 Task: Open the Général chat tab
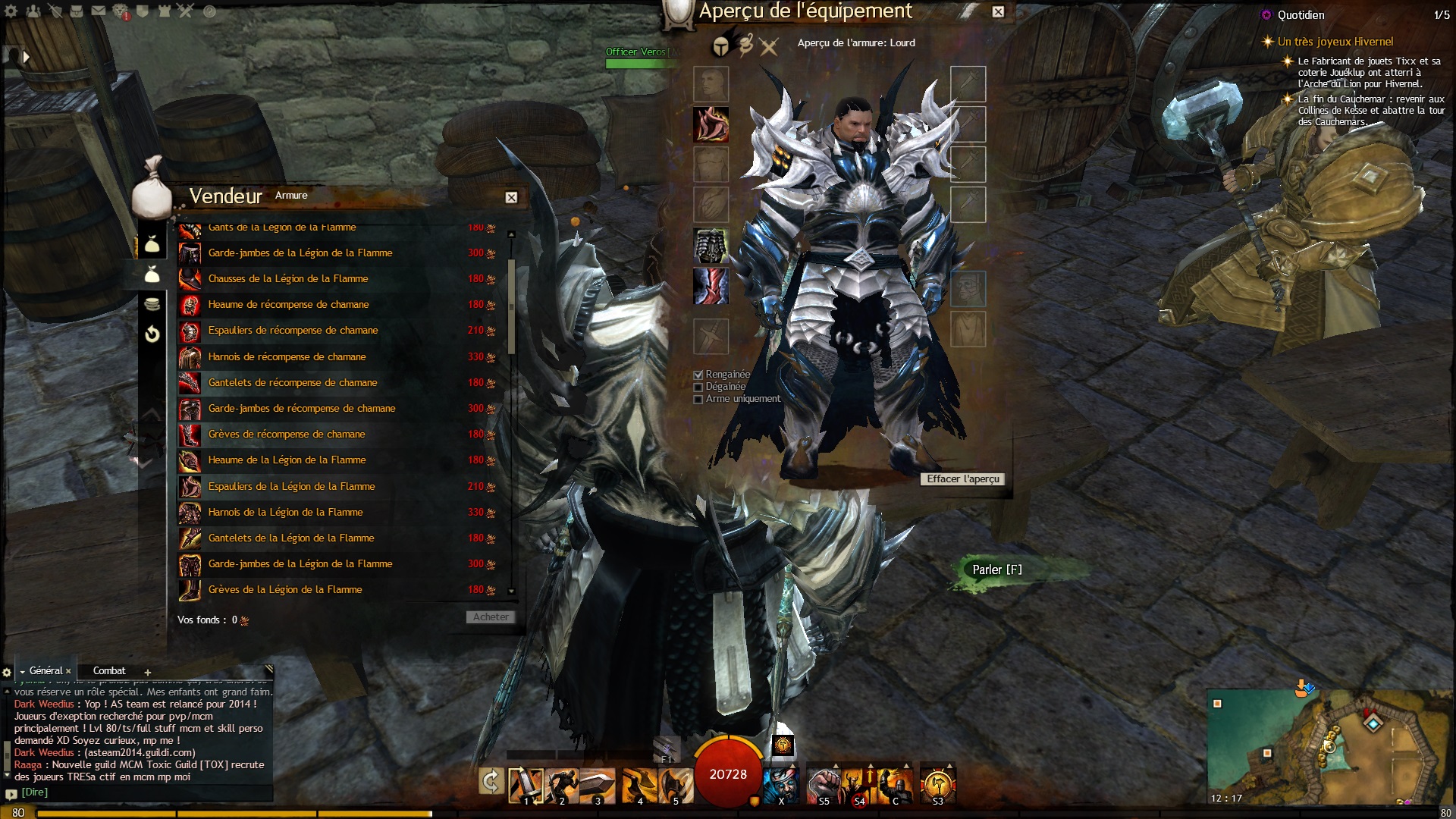point(45,671)
